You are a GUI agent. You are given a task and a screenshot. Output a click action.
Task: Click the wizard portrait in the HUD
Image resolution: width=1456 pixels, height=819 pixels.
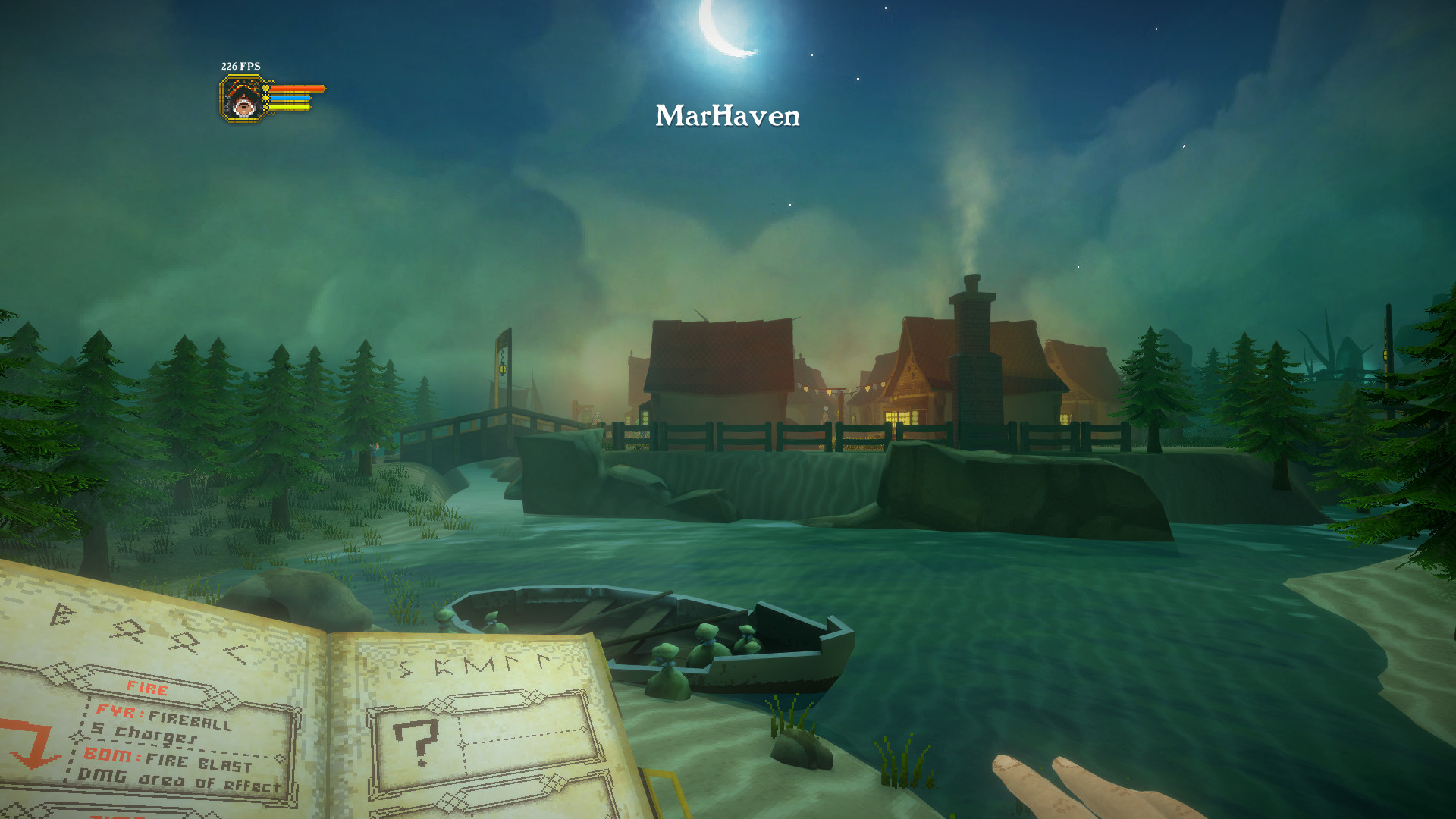click(242, 105)
